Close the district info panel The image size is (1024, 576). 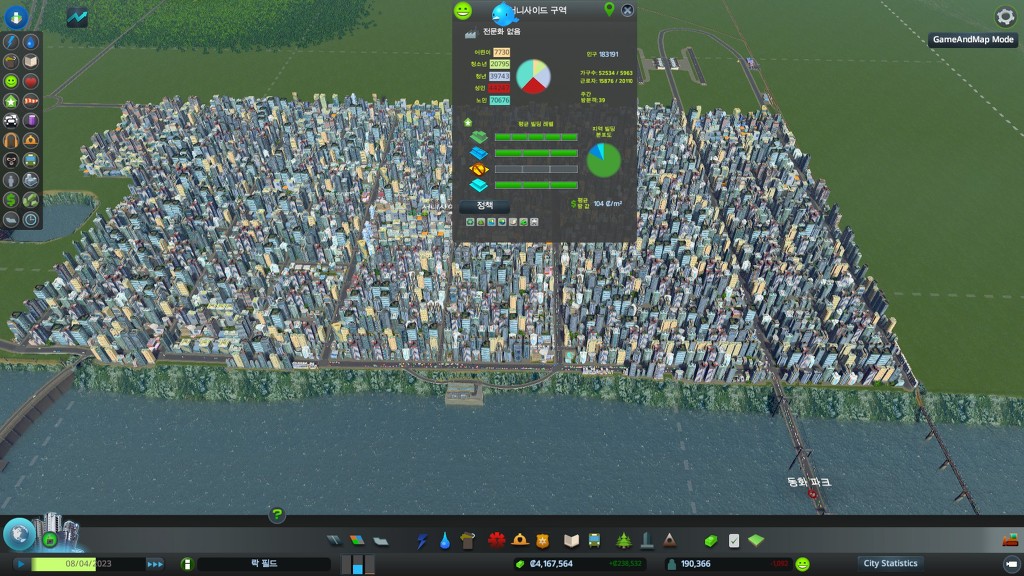click(627, 10)
